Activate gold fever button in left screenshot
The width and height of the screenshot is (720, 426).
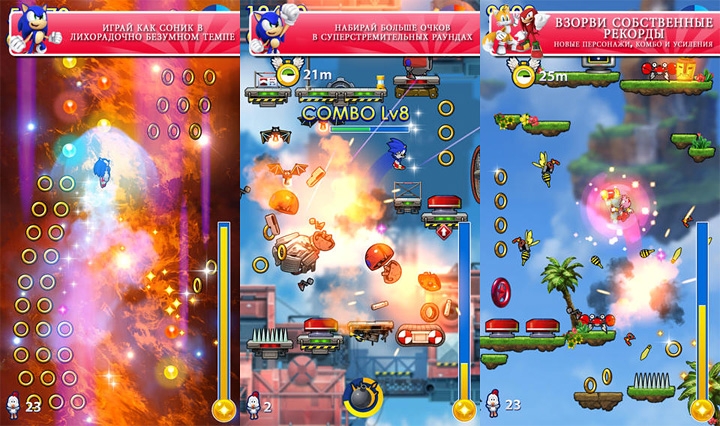pos(224,409)
